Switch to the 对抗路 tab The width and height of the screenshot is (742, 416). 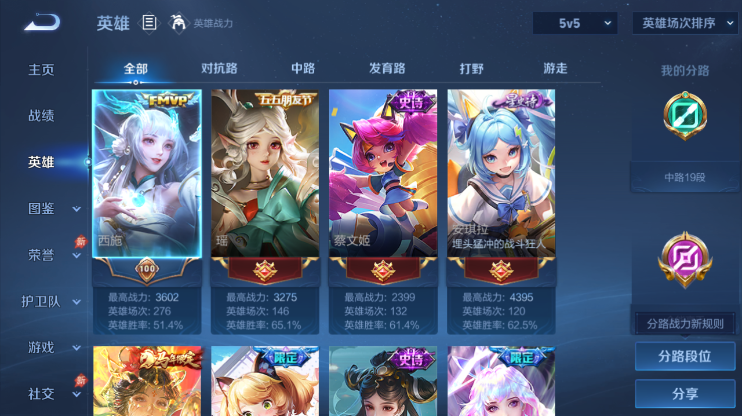click(219, 69)
